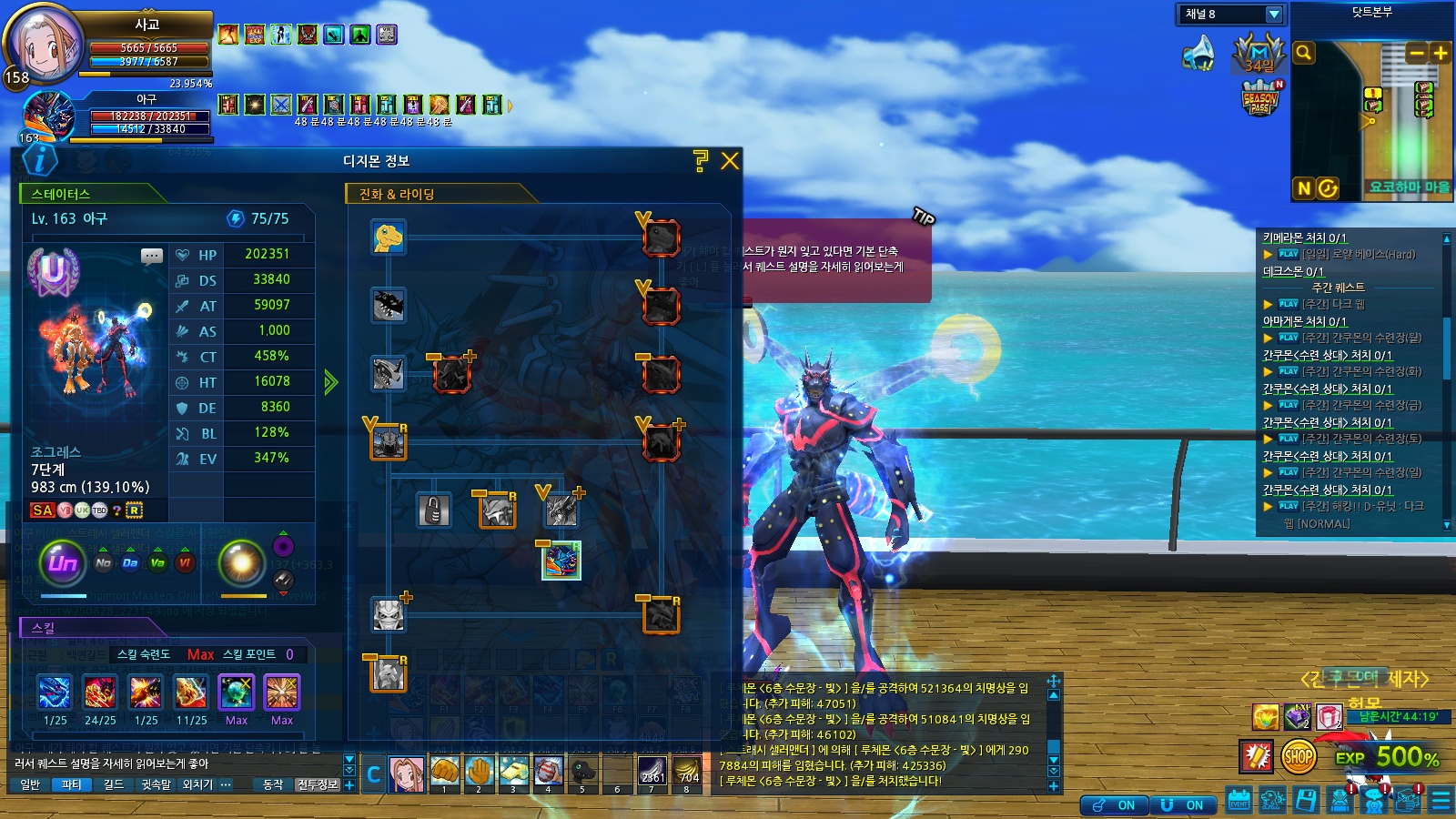This screenshot has width=1456, height=819.
Task: Use the fist skill in hotbar slot 1
Action: pos(445,772)
